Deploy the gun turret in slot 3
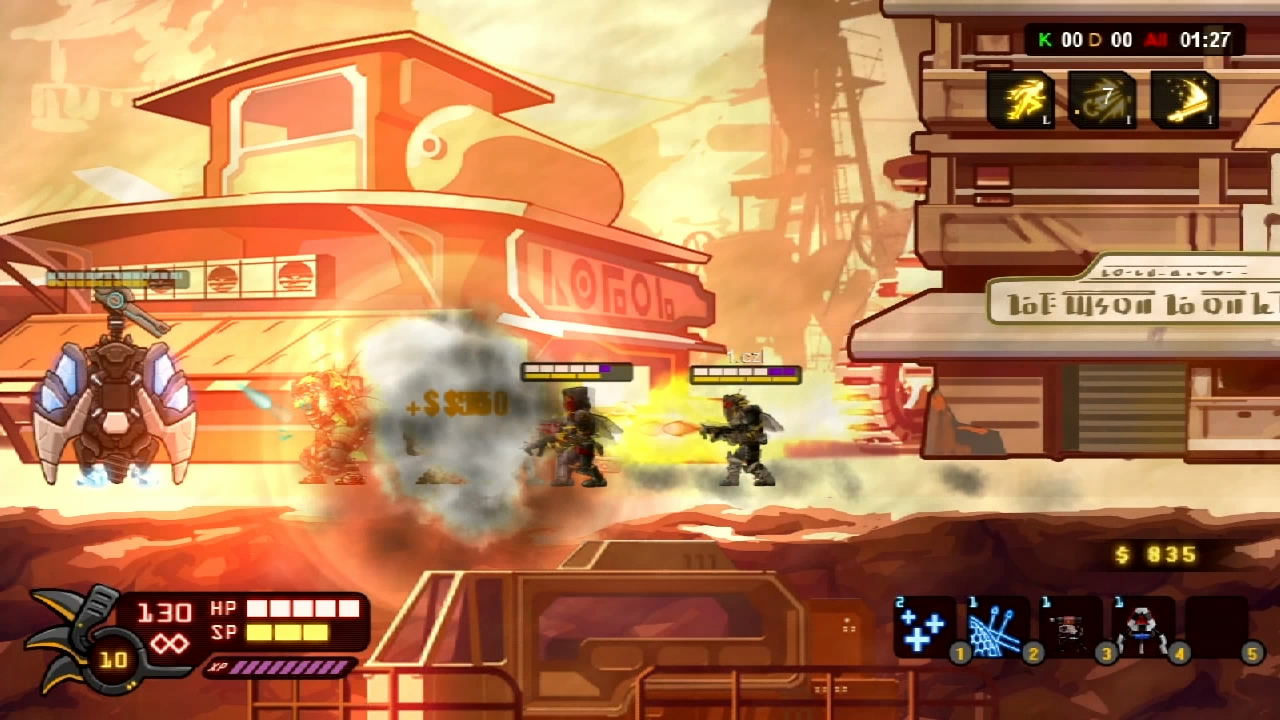 pyautogui.click(x=1069, y=627)
